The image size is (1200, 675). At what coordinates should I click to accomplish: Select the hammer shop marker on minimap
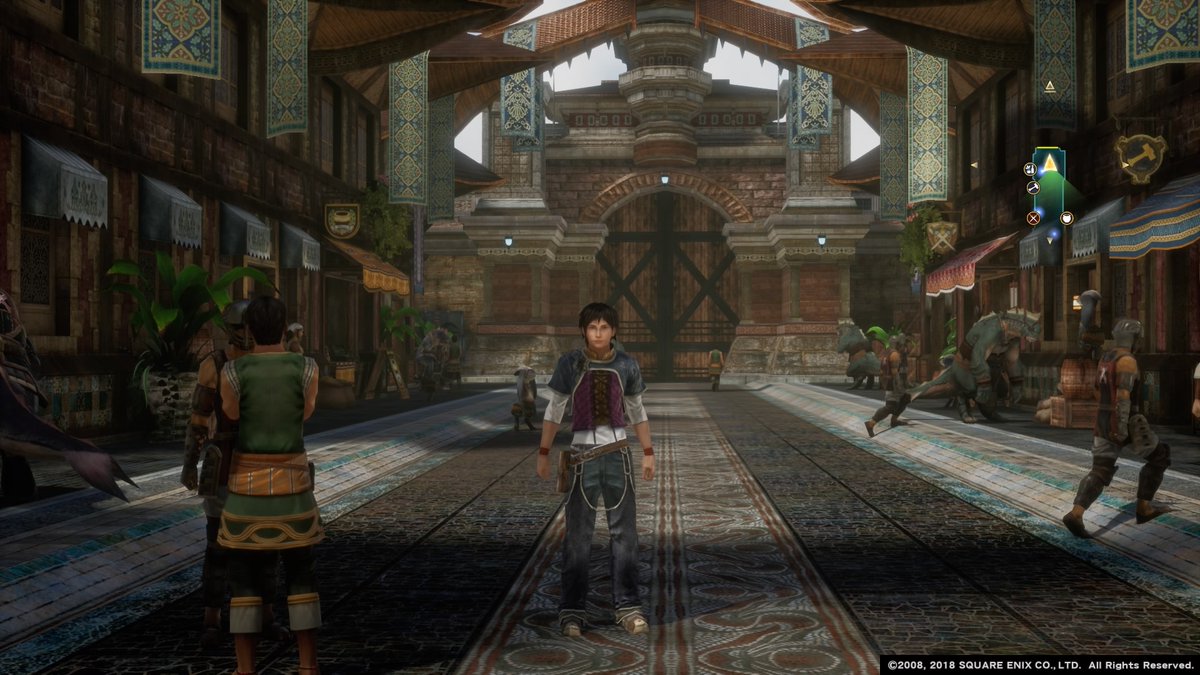pyautogui.click(x=1033, y=187)
